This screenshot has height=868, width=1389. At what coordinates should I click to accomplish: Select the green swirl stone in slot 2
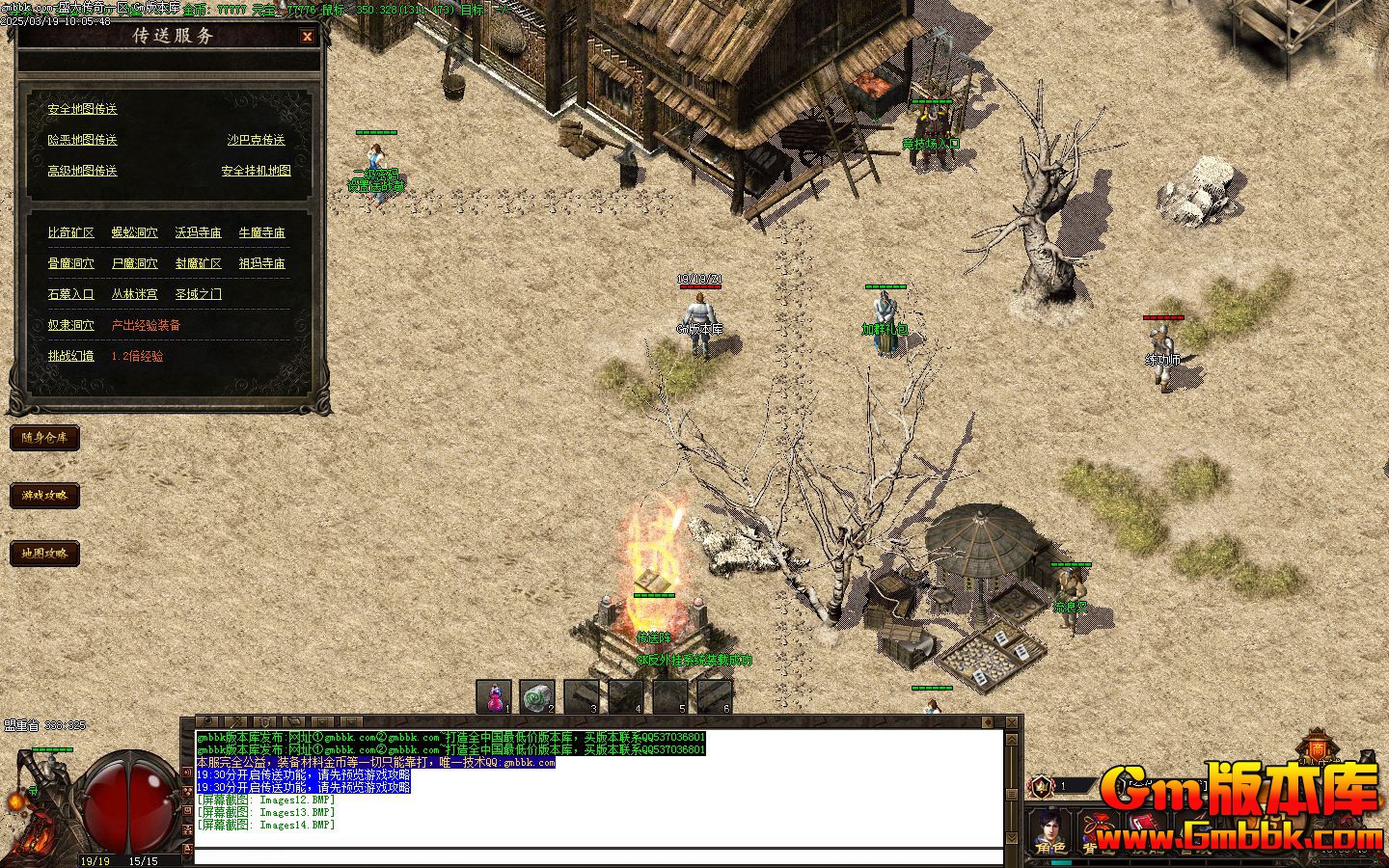coord(537,696)
